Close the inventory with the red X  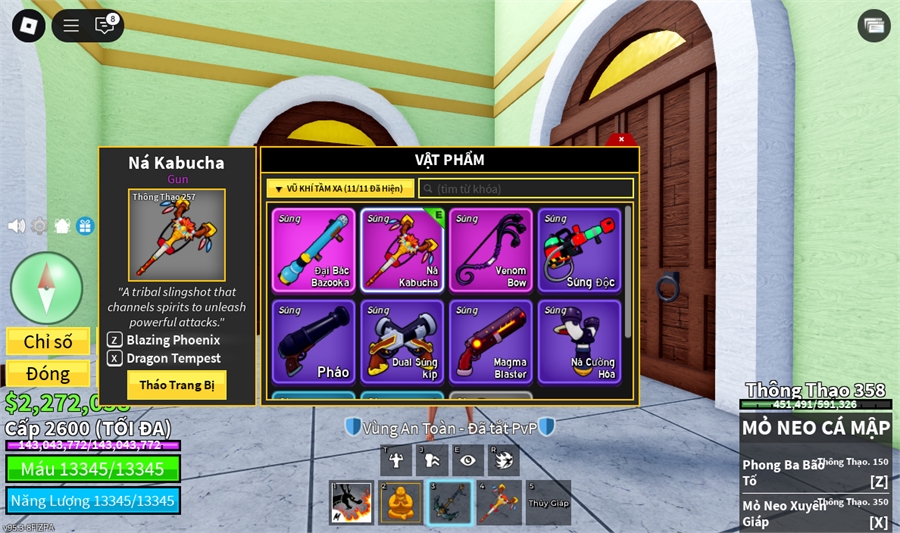tap(621, 140)
